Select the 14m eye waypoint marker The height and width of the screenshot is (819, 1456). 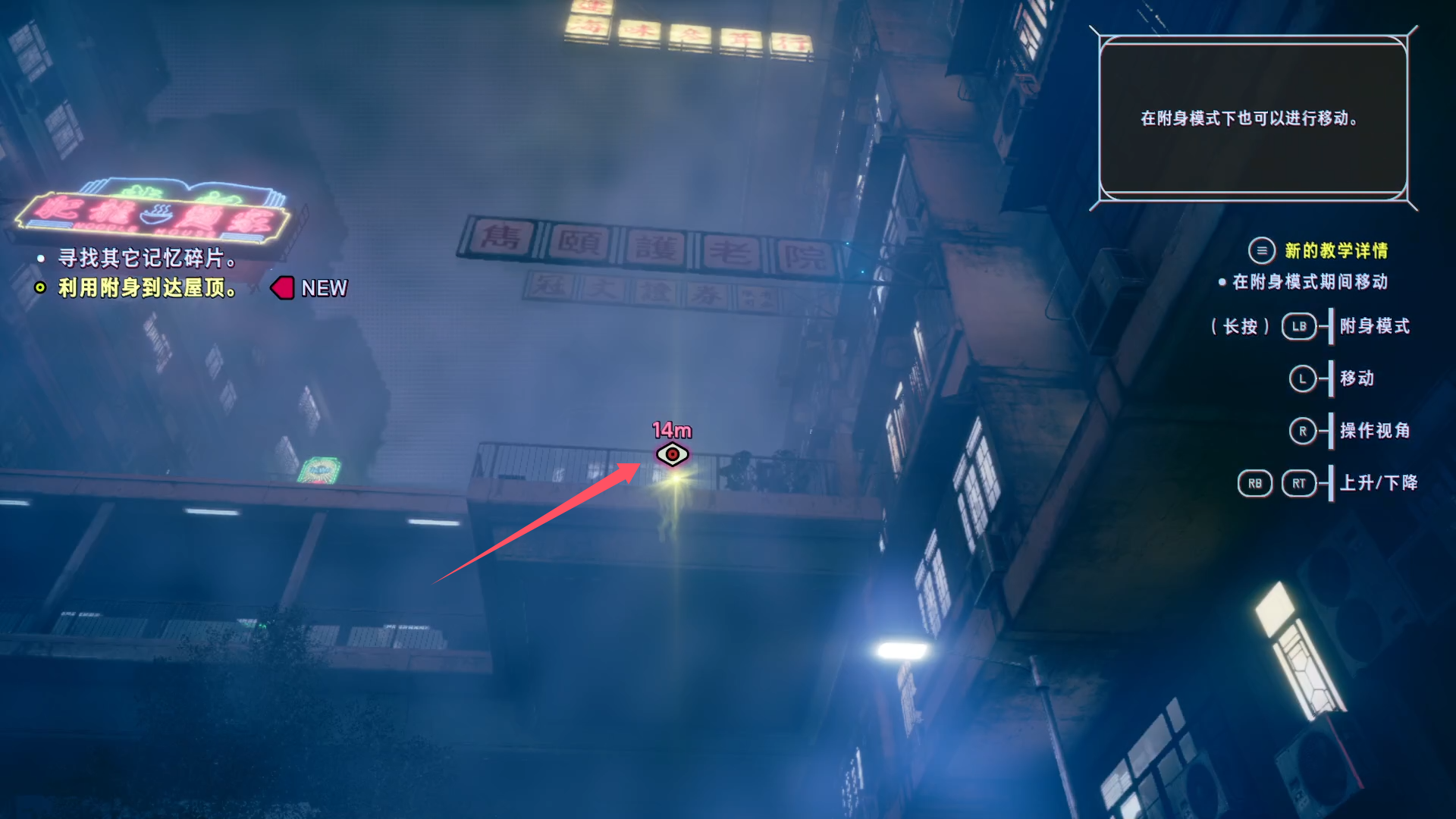(672, 454)
